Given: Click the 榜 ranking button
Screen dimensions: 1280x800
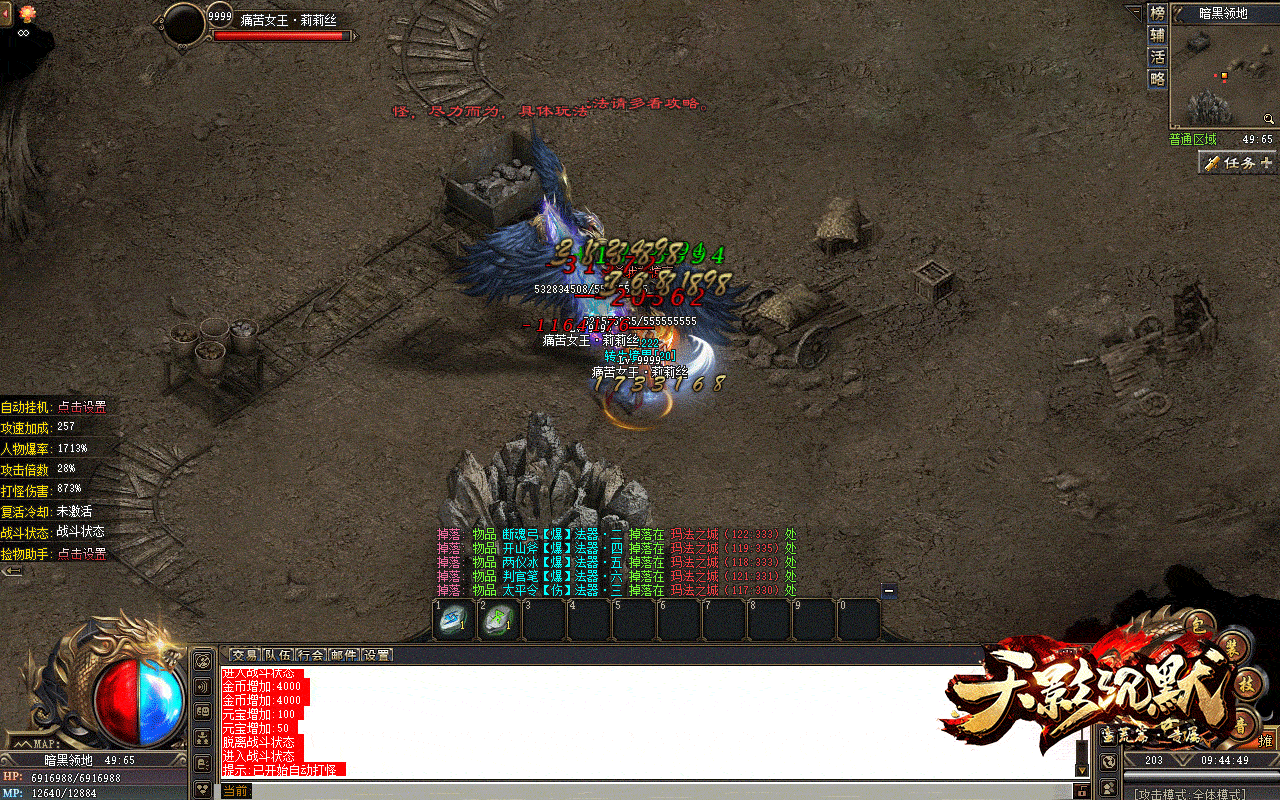Looking at the screenshot, I should point(1158,13).
